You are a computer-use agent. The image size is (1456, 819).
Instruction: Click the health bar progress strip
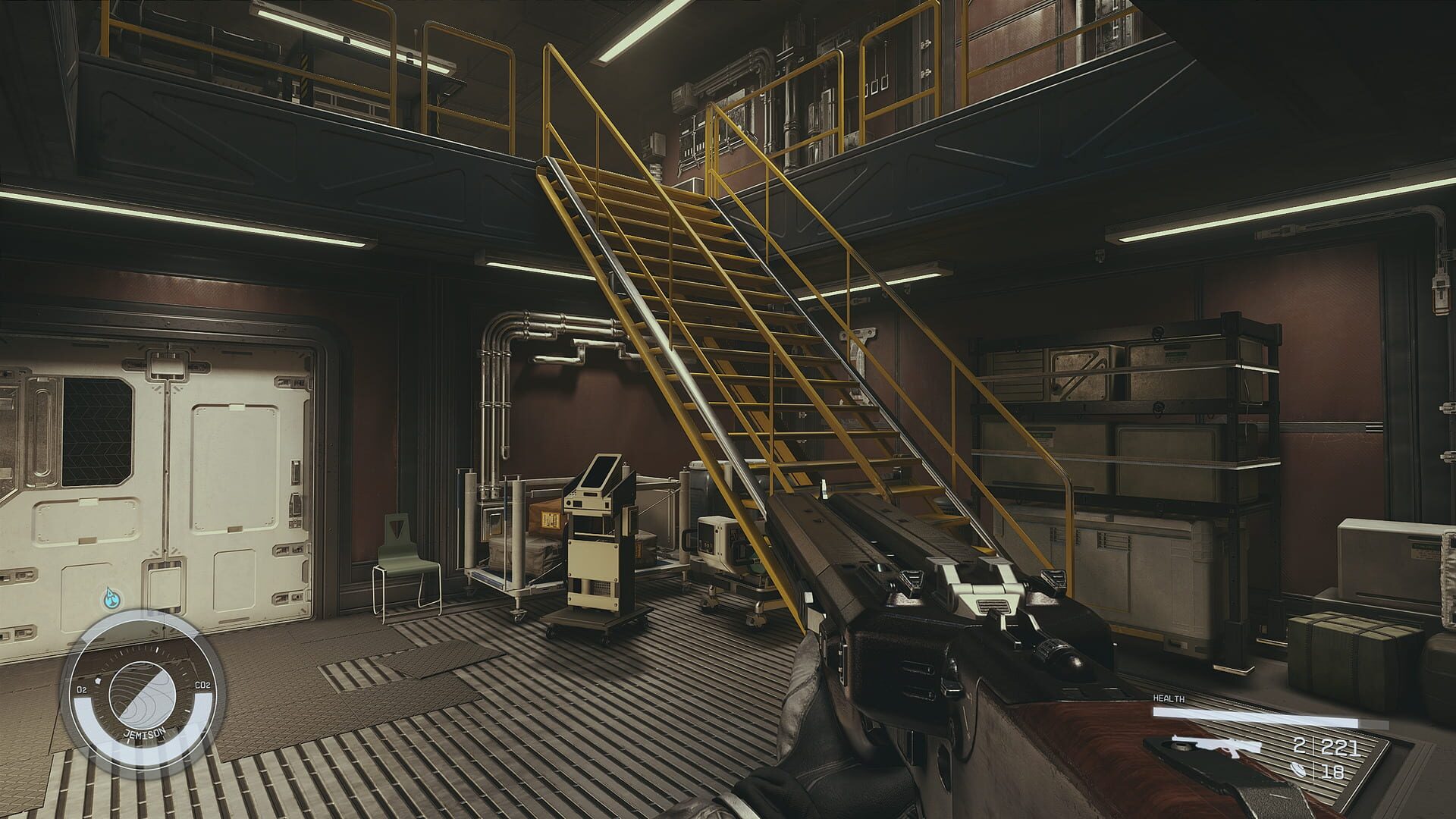(x=1257, y=717)
